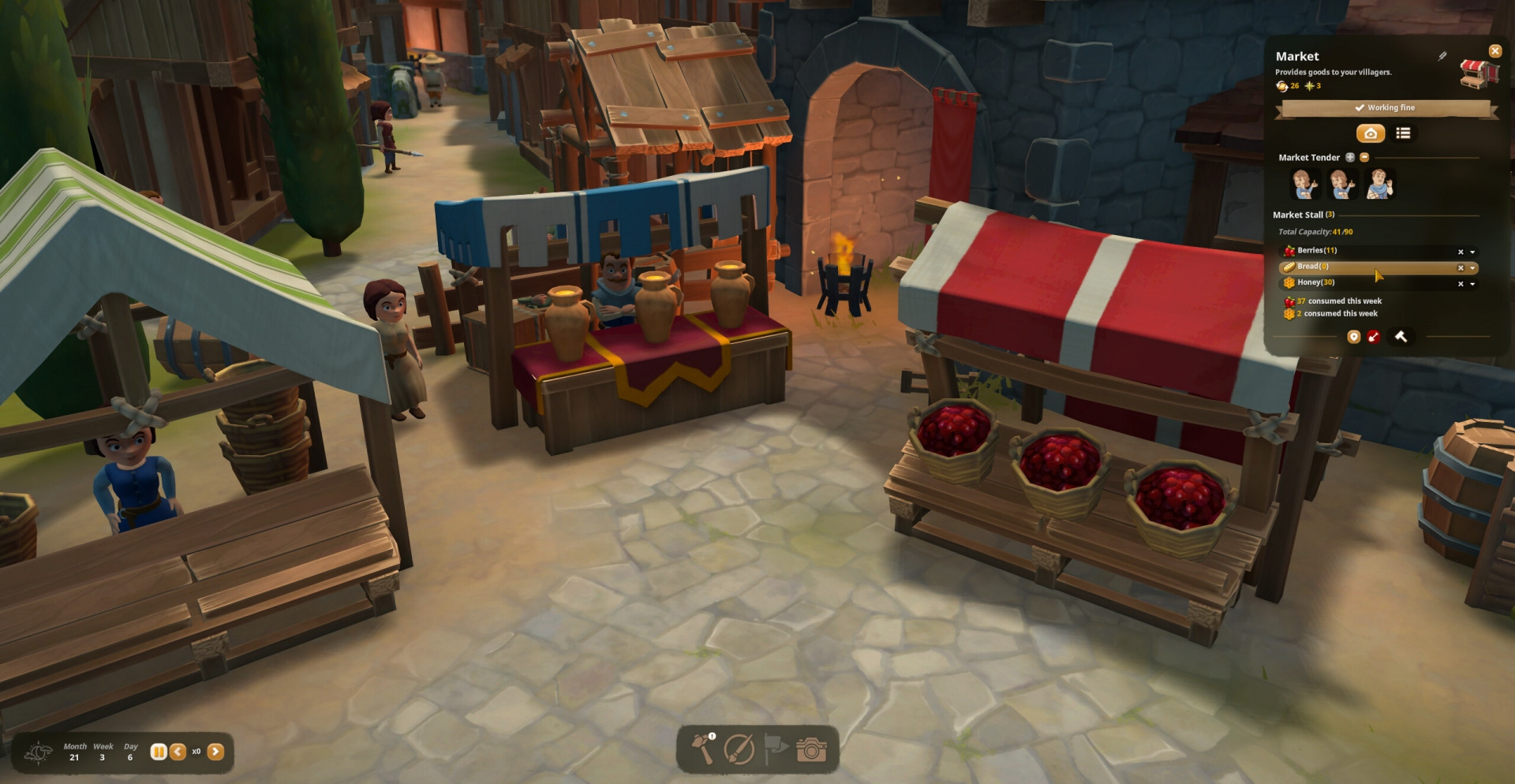The image size is (1515, 784).
Task: Open the Bread stall dropdown
Action: (x=1472, y=267)
